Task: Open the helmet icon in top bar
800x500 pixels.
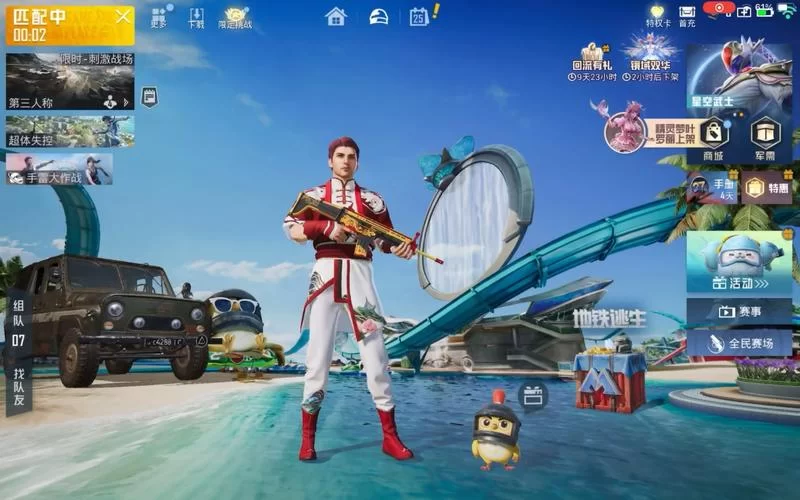Action: pos(379,16)
